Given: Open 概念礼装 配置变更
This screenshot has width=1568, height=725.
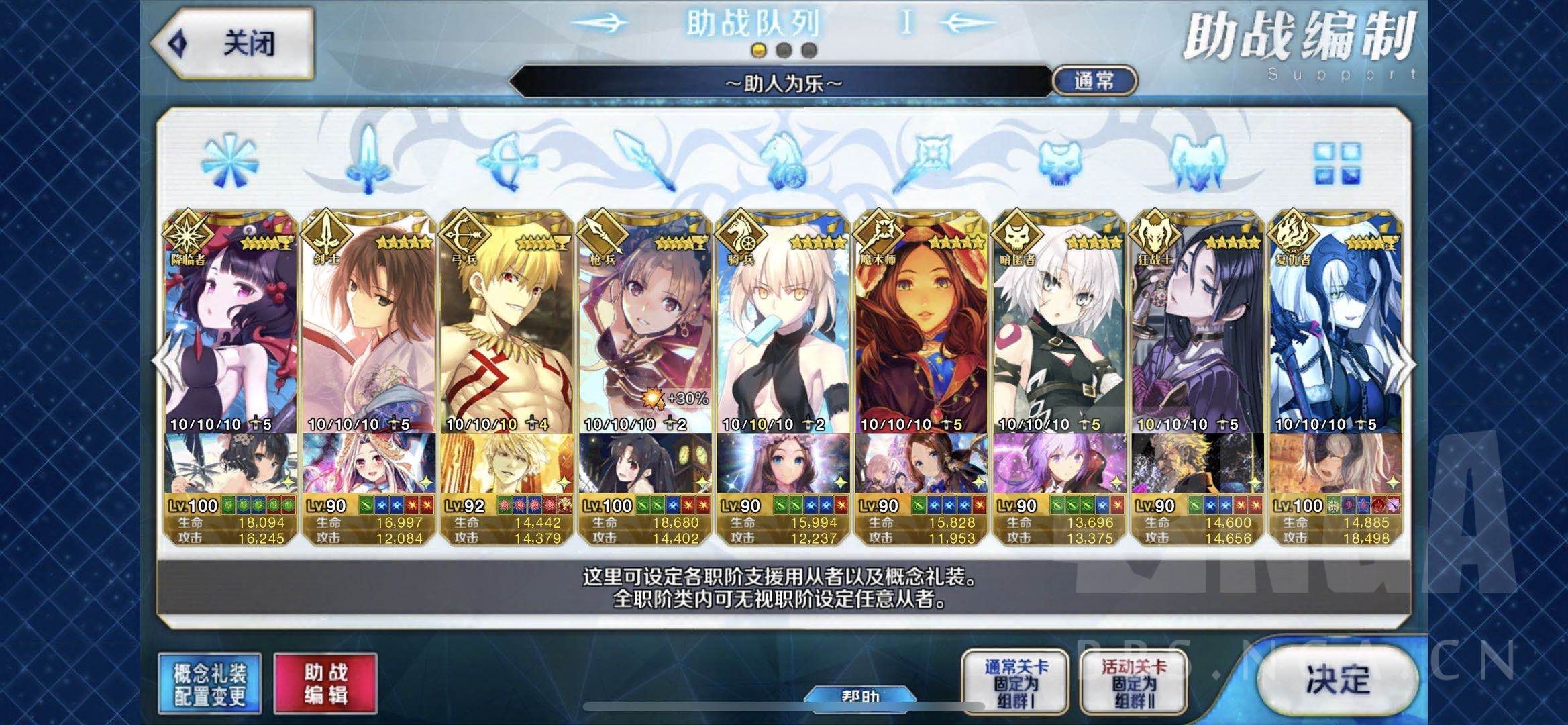Looking at the screenshot, I should [209, 683].
